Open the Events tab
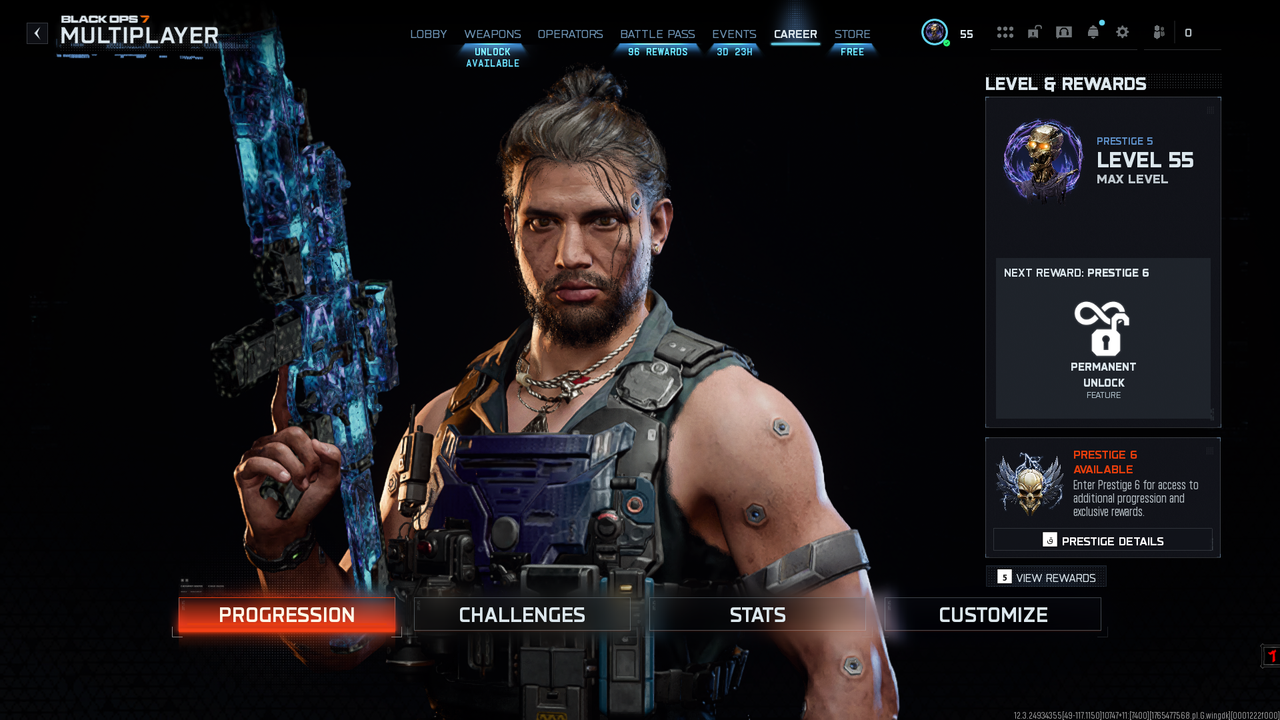Image resolution: width=1280 pixels, height=720 pixels. (734, 34)
